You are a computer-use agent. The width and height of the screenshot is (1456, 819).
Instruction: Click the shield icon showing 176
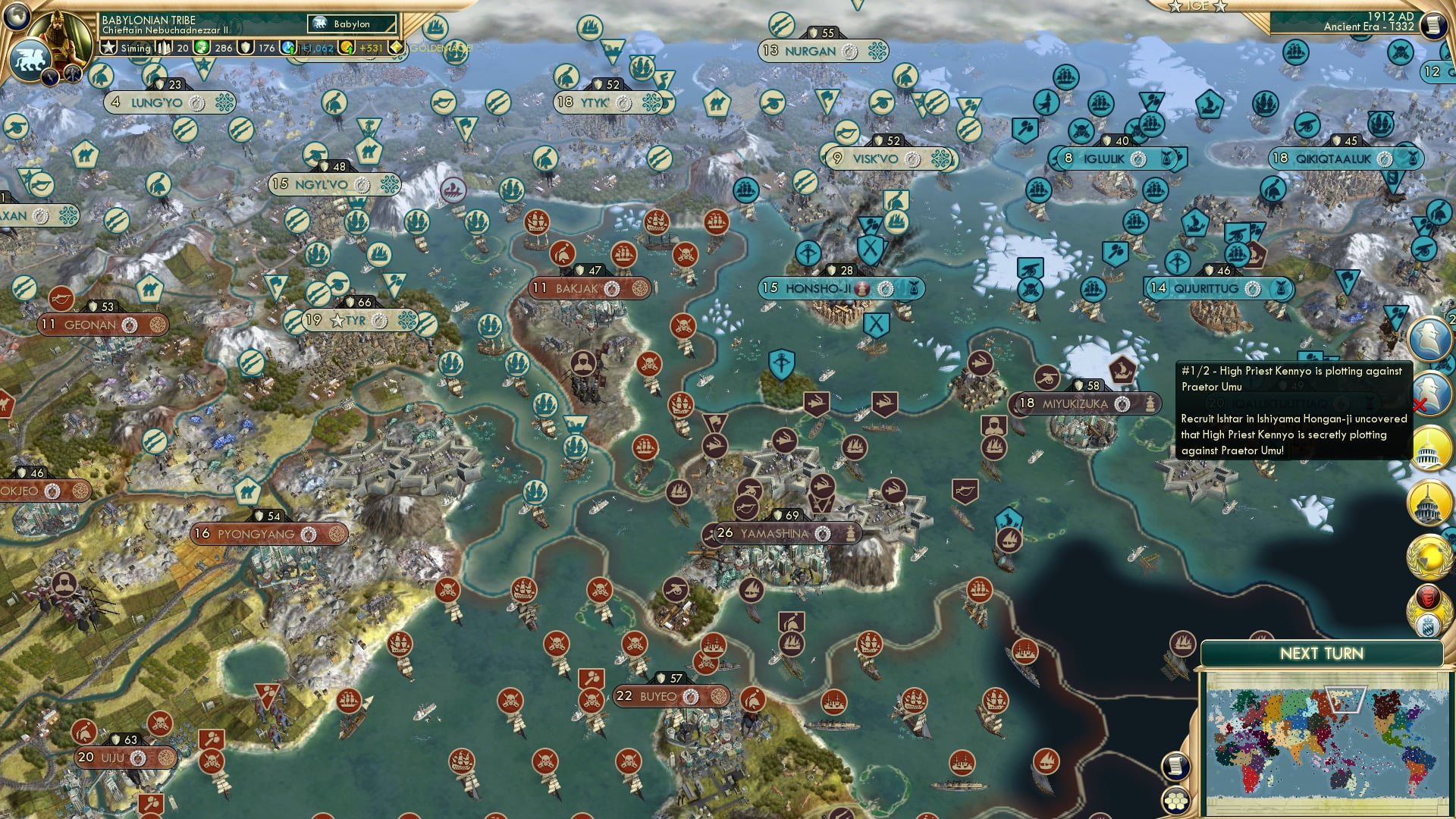[246, 47]
